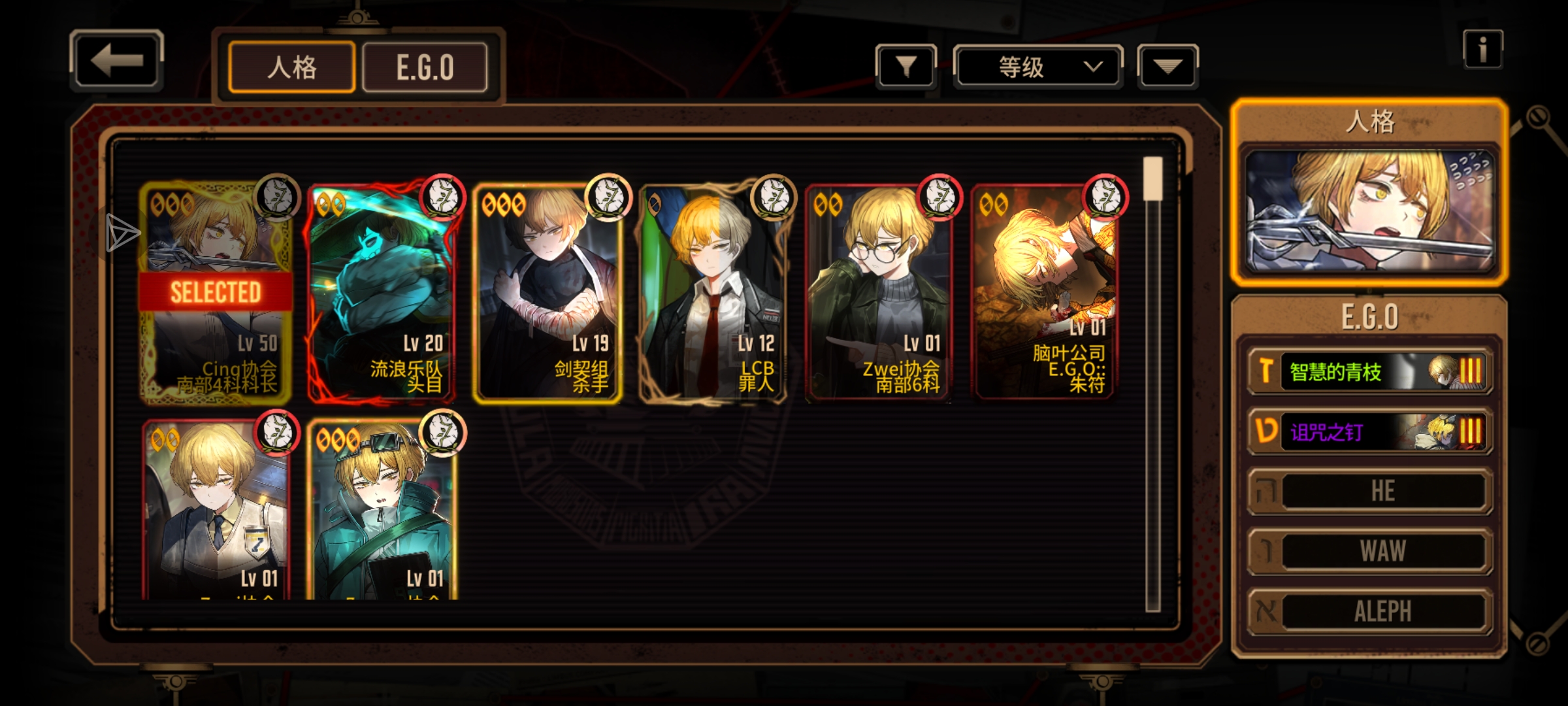Go back with the arrow button
This screenshot has height=706, width=1568.
click(116, 61)
